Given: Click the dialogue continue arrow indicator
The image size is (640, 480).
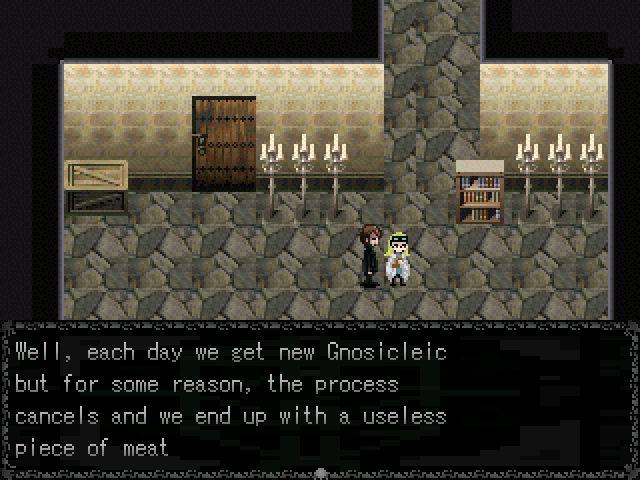Looking at the screenshot, I should coord(320,472).
